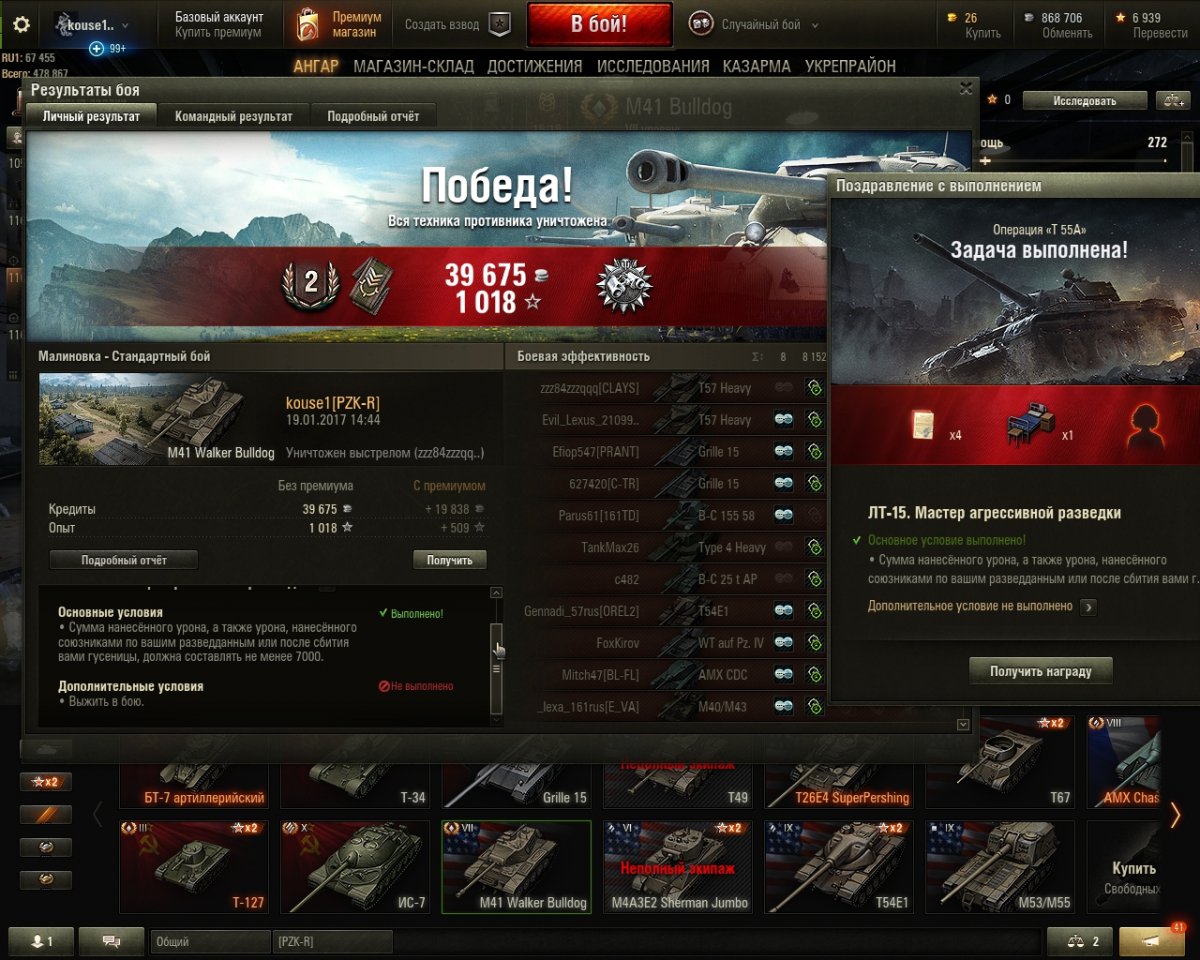The width and height of the screenshot is (1200, 960).
Task: Switch to the Командный результат tab
Action: tap(233, 116)
